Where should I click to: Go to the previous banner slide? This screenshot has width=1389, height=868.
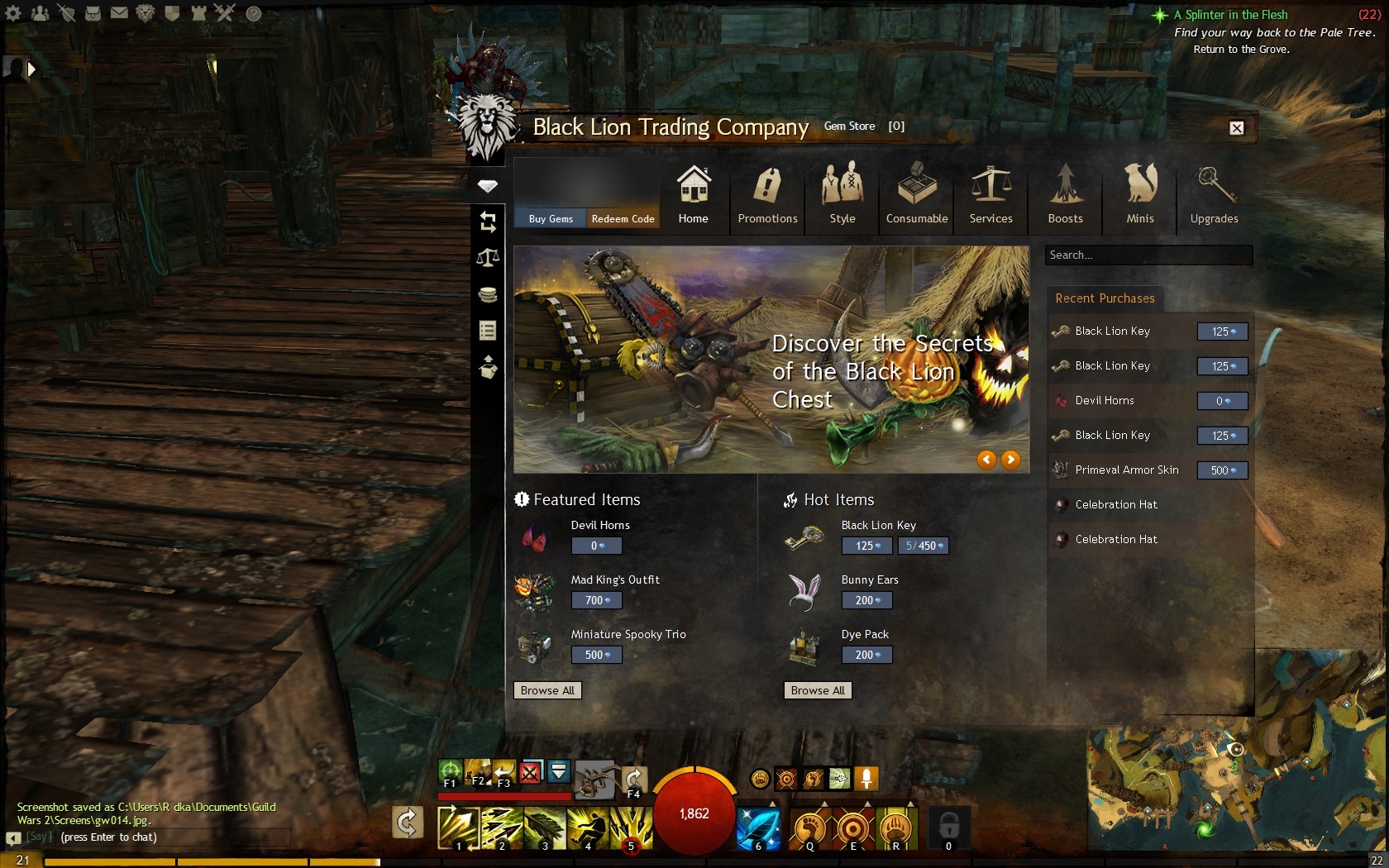(x=986, y=460)
